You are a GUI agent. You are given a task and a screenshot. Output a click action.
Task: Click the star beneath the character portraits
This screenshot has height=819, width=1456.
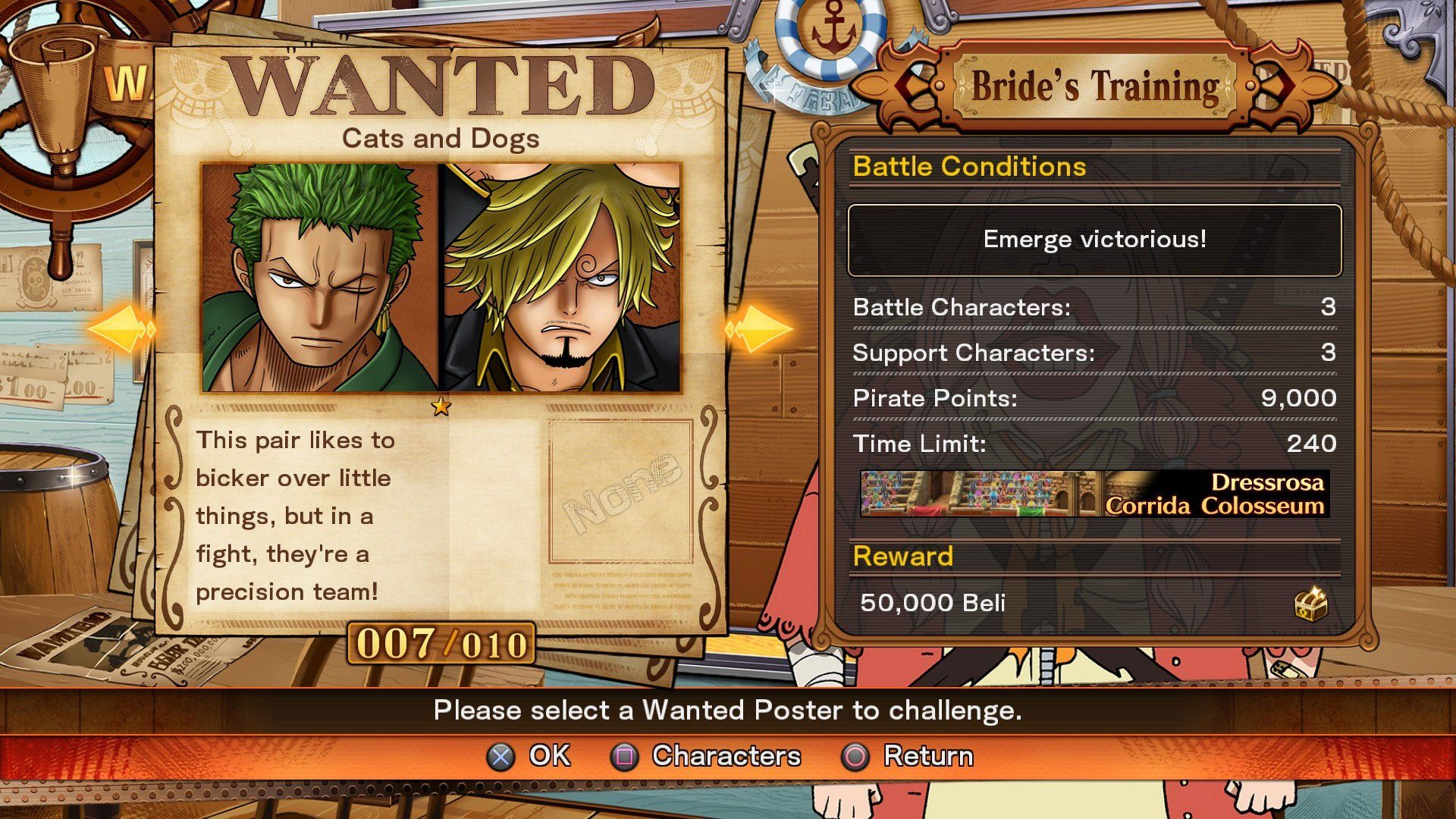tap(440, 406)
